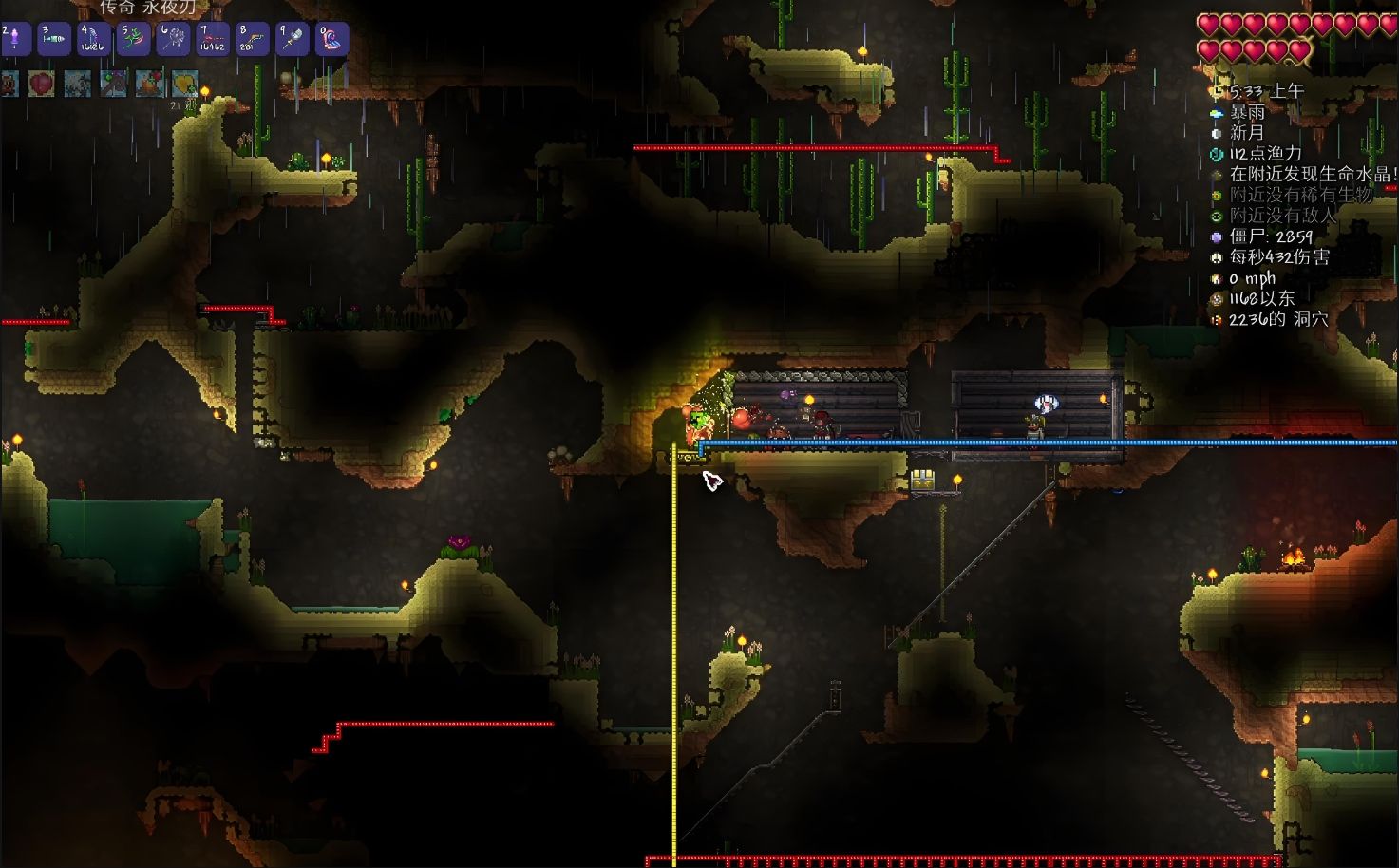Click the campfire buff icon

coord(149,84)
